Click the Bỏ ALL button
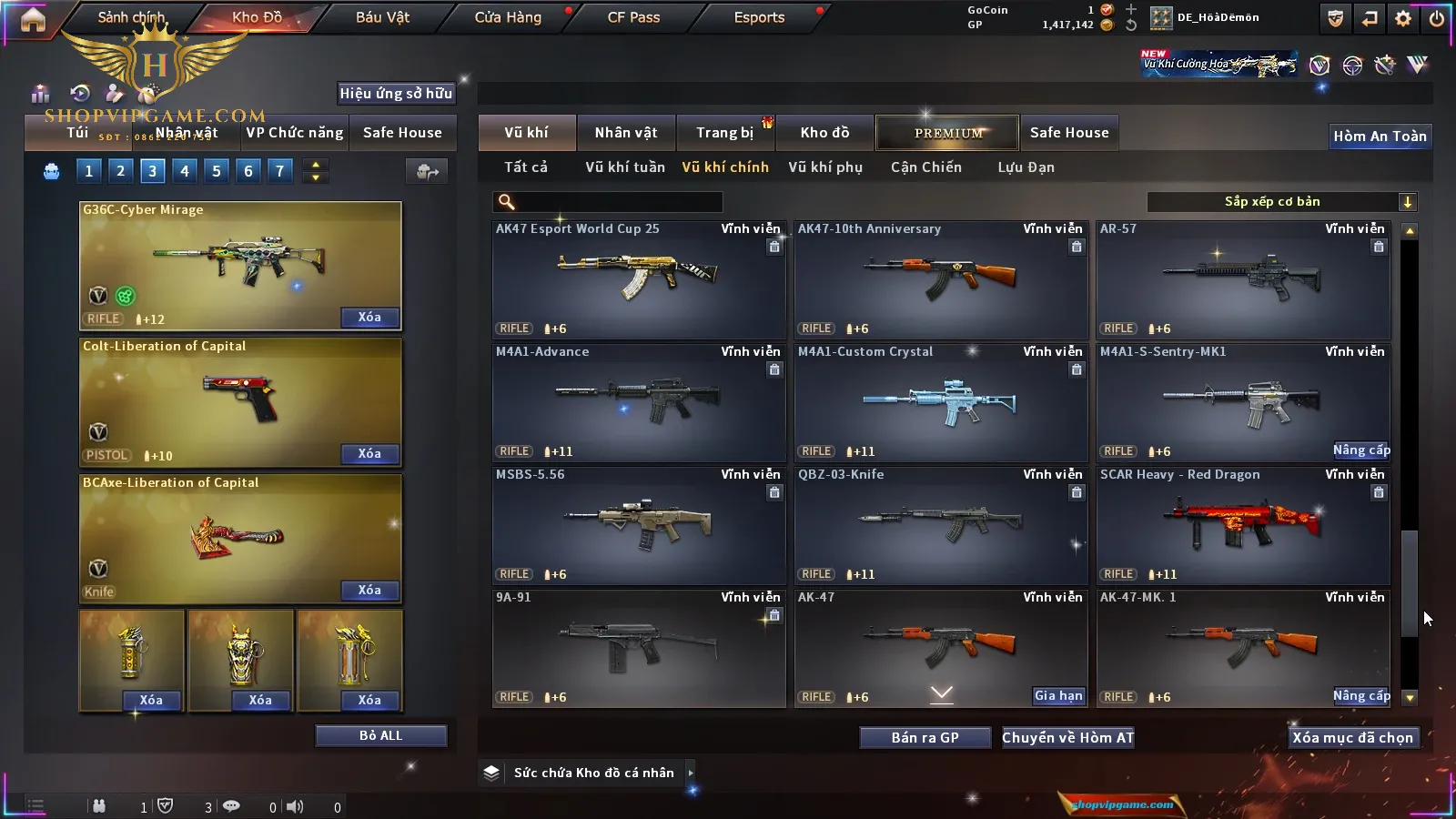The width and height of the screenshot is (1456, 819). pyautogui.click(x=380, y=735)
